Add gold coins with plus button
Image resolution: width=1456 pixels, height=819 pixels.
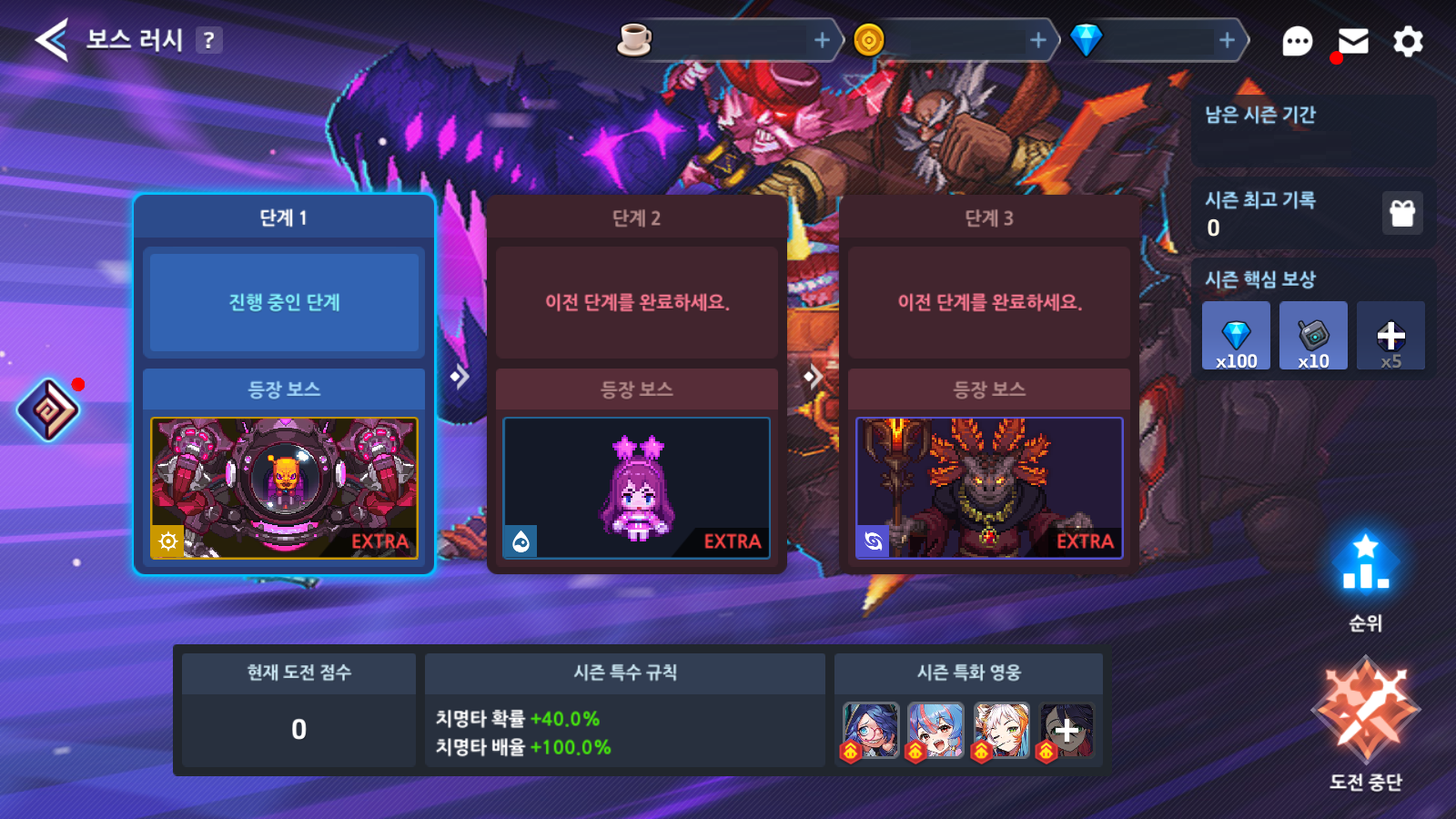coord(1037,40)
